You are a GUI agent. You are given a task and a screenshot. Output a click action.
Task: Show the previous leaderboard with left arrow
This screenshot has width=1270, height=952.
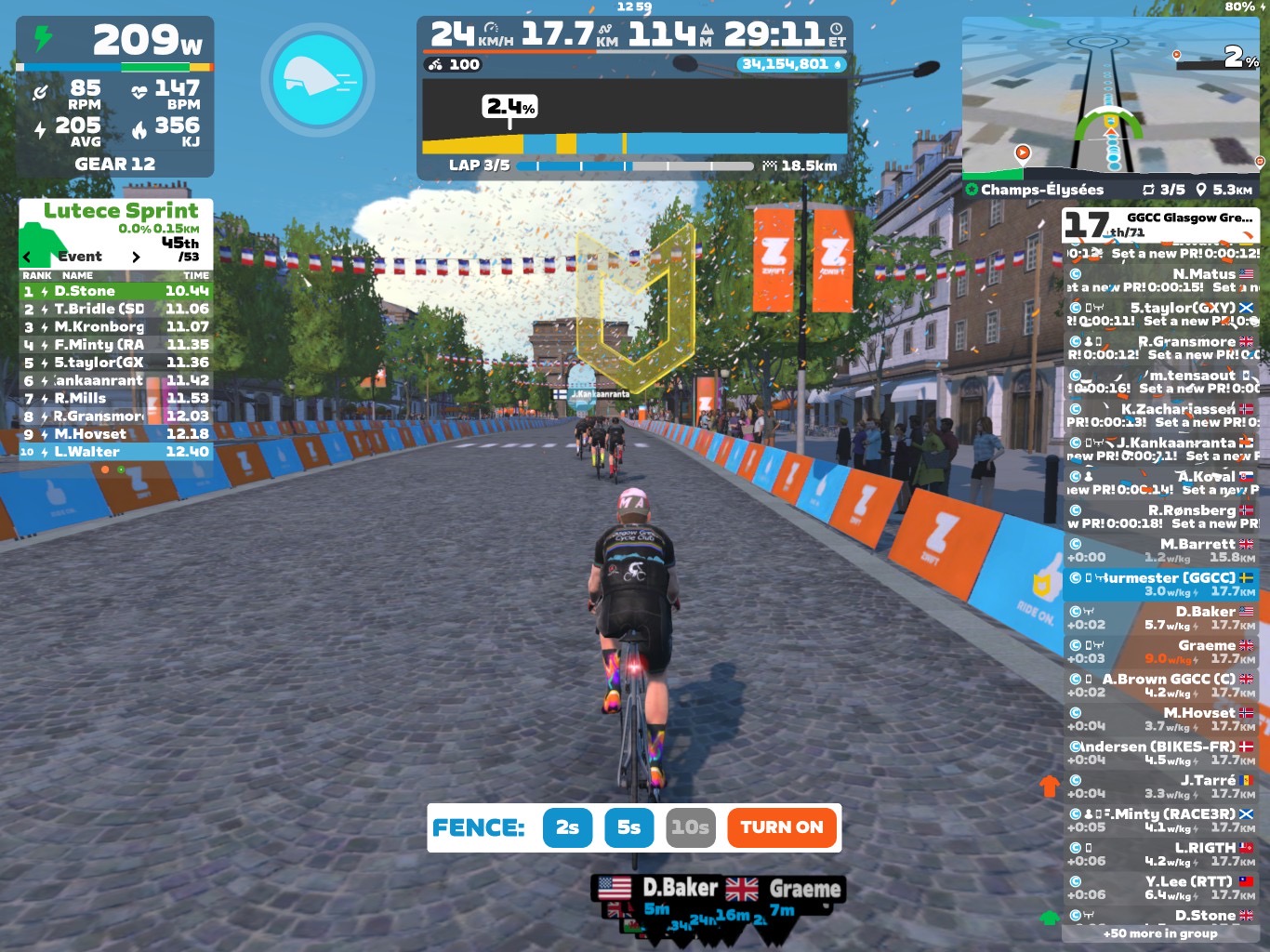click(x=27, y=257)
